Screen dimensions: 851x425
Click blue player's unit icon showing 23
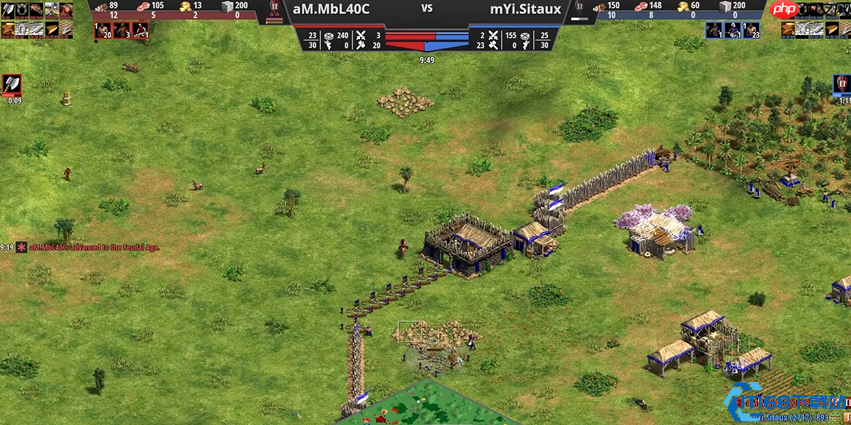[750, 30]
